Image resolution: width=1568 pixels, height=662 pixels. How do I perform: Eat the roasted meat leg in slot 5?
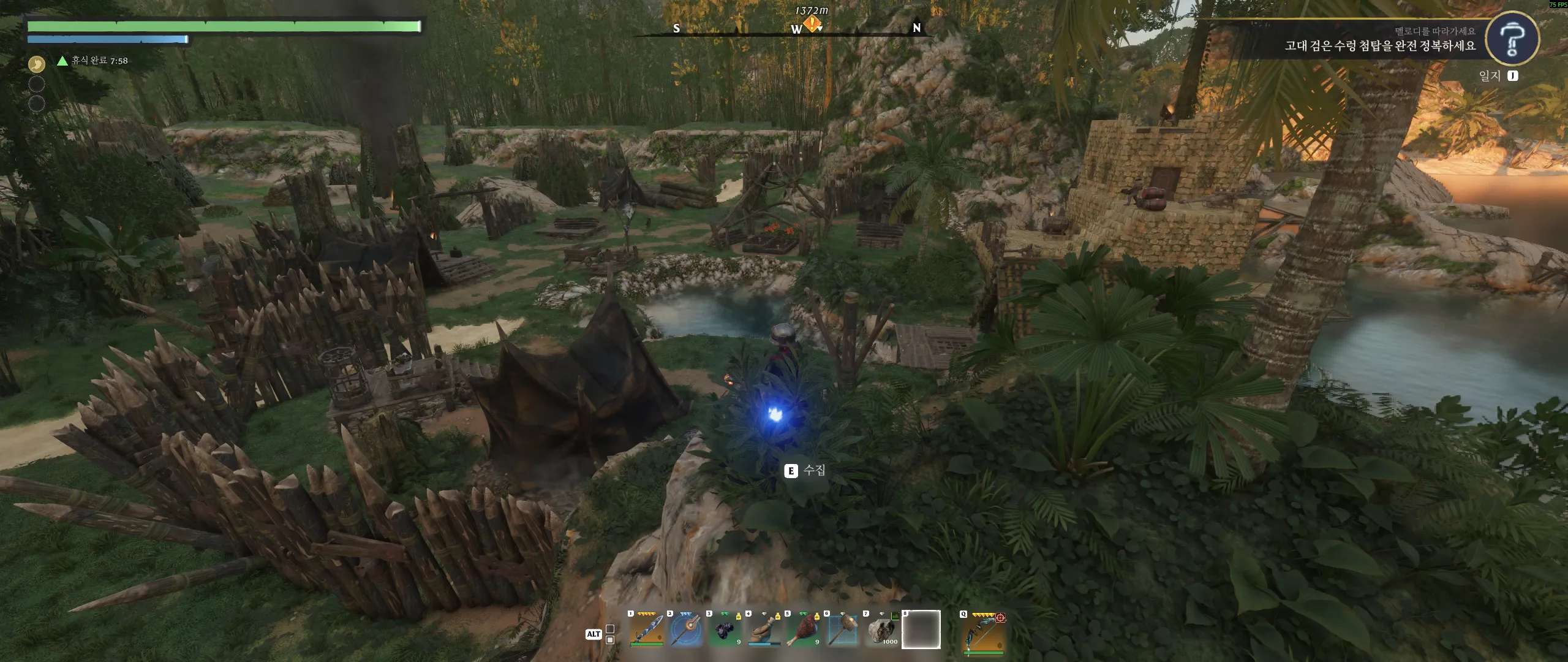tap(804, 630)
